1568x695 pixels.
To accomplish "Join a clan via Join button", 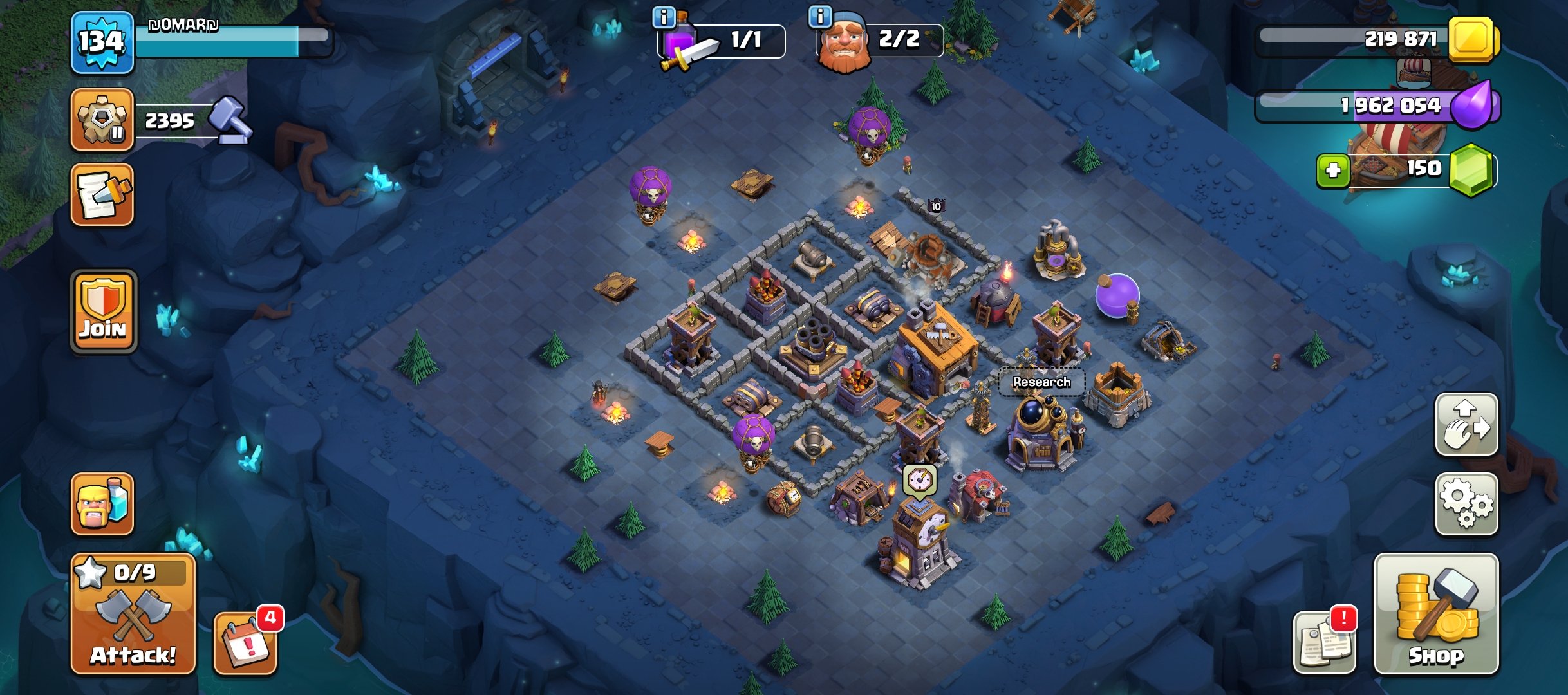I will point(103,311).
